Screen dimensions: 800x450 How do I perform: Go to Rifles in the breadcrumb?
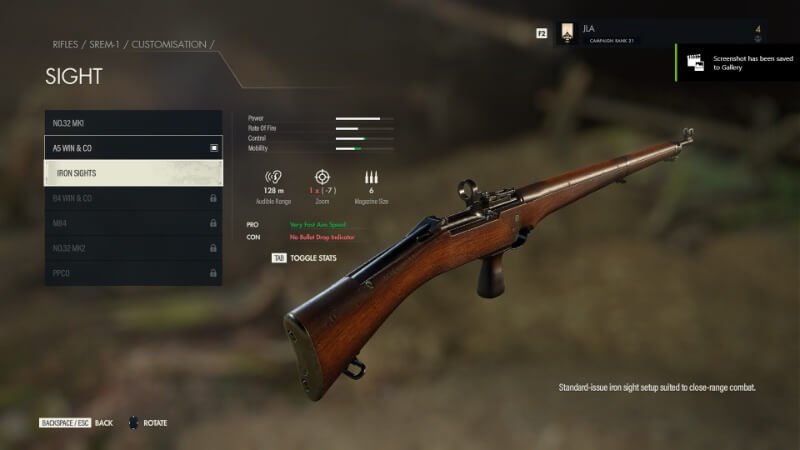65,45
